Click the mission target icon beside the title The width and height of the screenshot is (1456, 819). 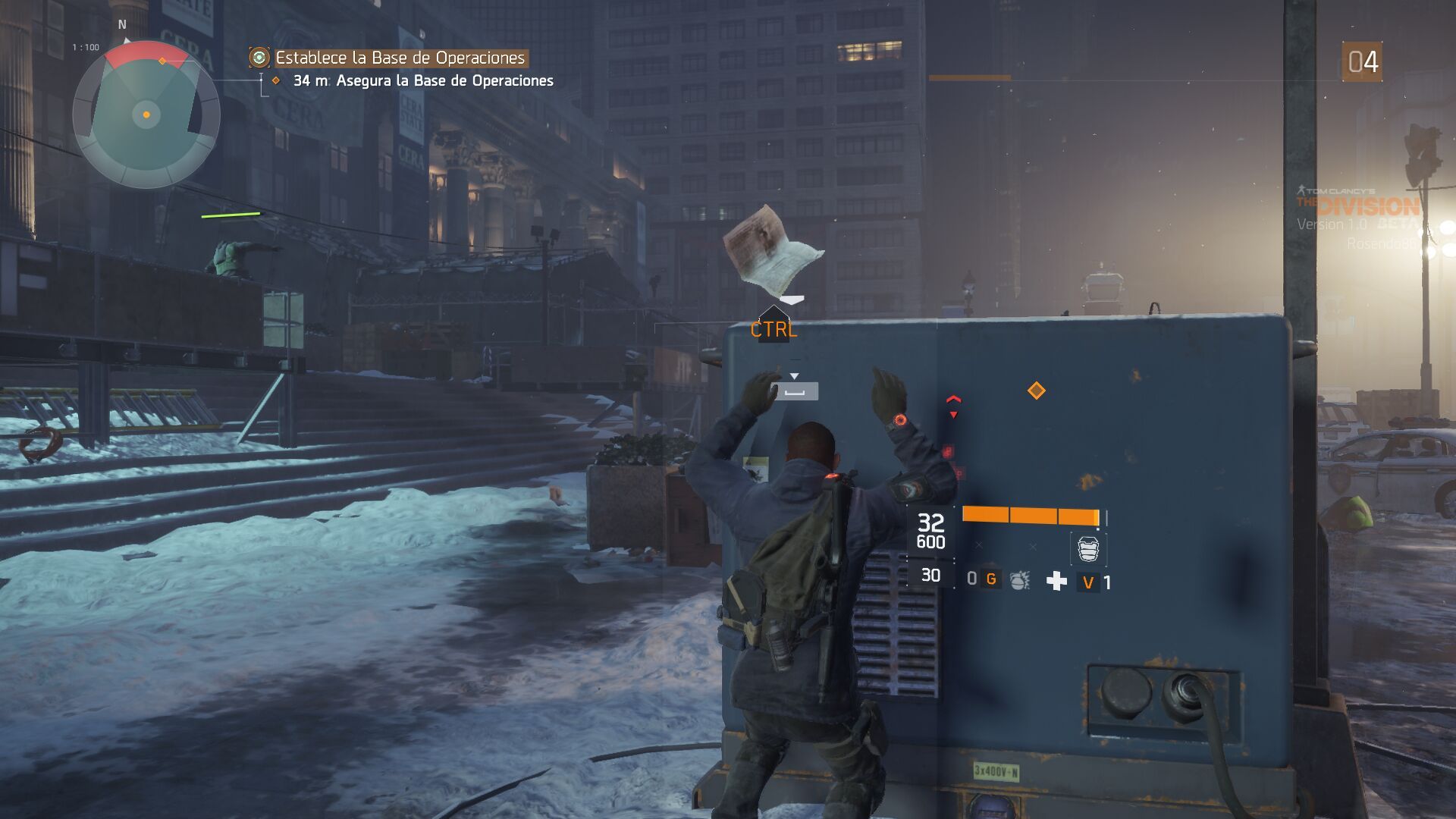click(259, 58)
